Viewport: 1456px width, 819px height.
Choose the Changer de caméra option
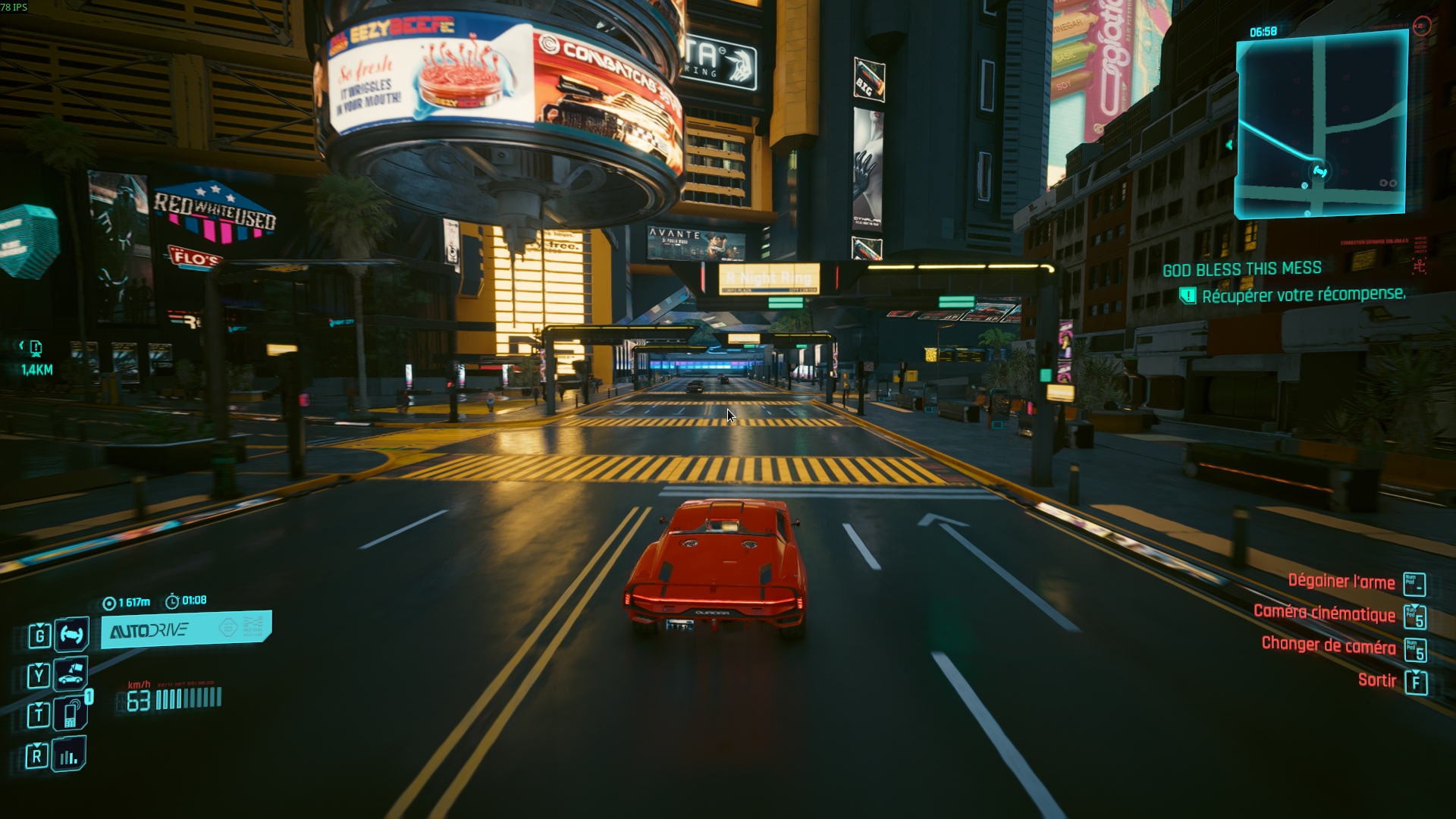coord(1328,645)
